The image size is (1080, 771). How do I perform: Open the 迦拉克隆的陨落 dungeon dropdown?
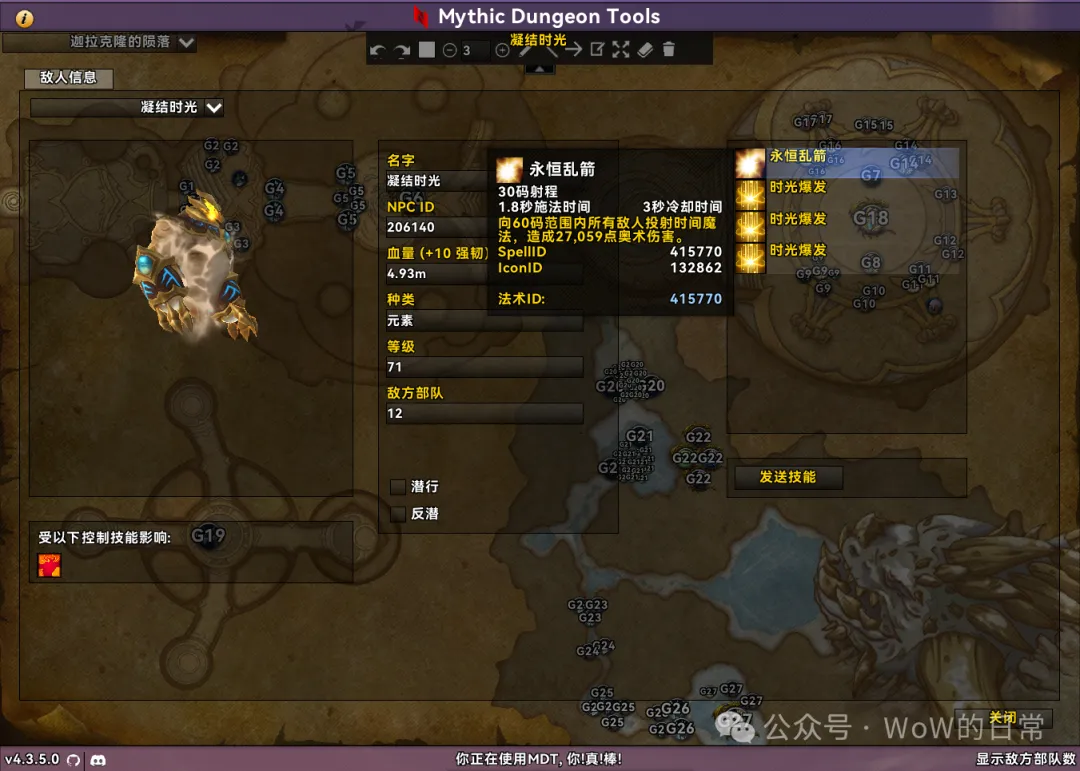pos(186,42)
